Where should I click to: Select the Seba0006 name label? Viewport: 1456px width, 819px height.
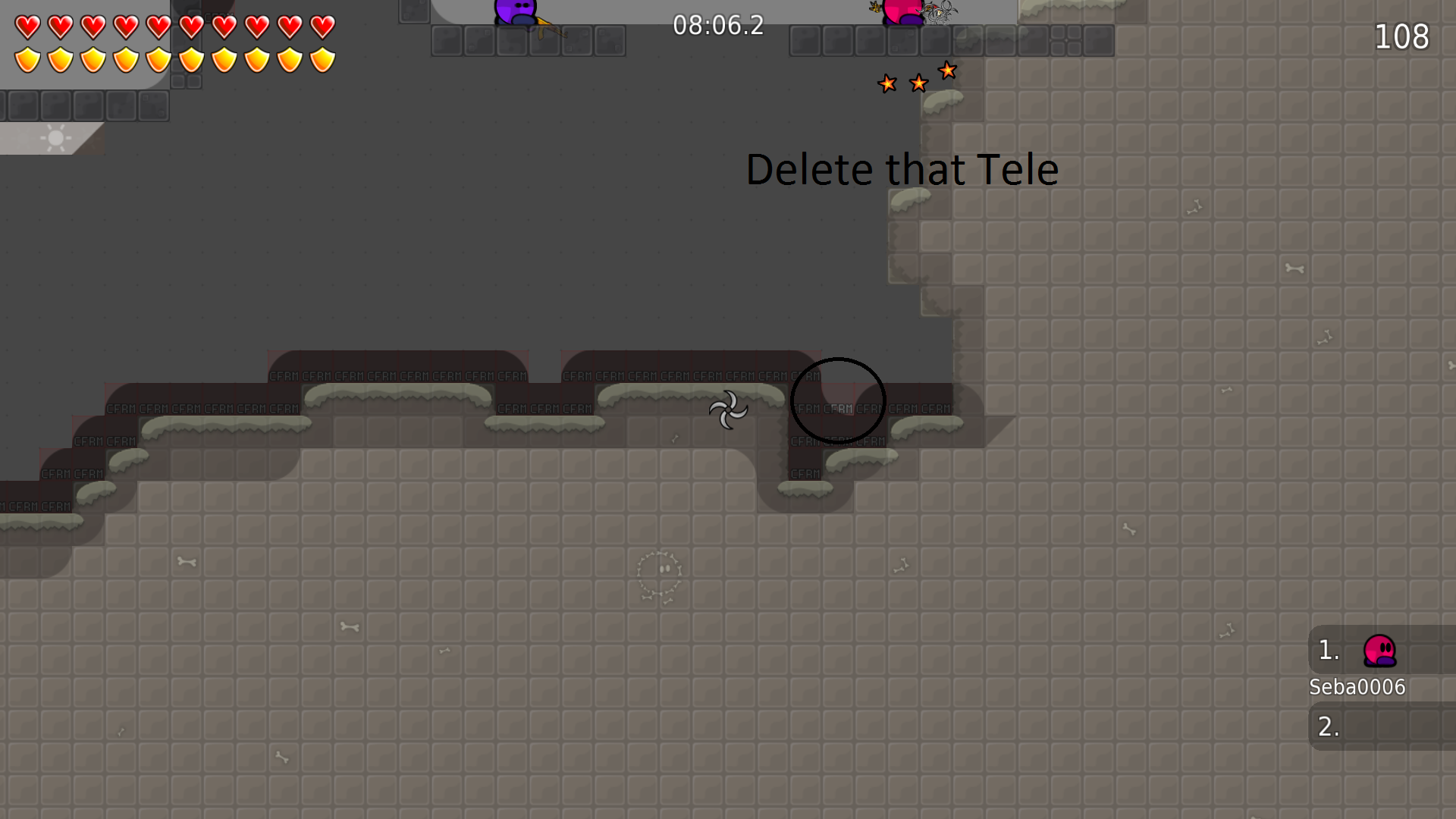1357,687
